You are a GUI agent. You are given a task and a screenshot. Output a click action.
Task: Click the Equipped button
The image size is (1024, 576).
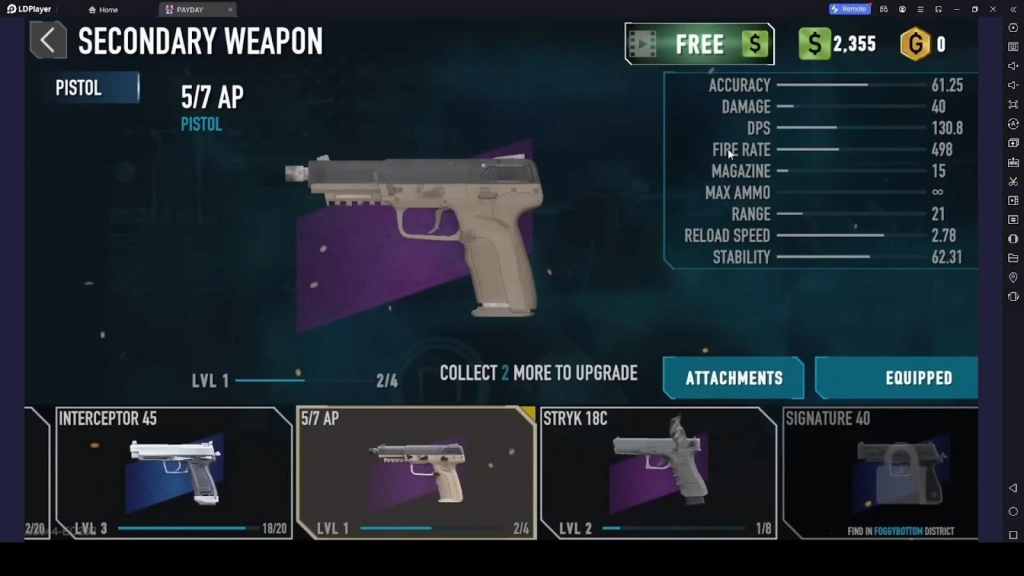point(896,378)
